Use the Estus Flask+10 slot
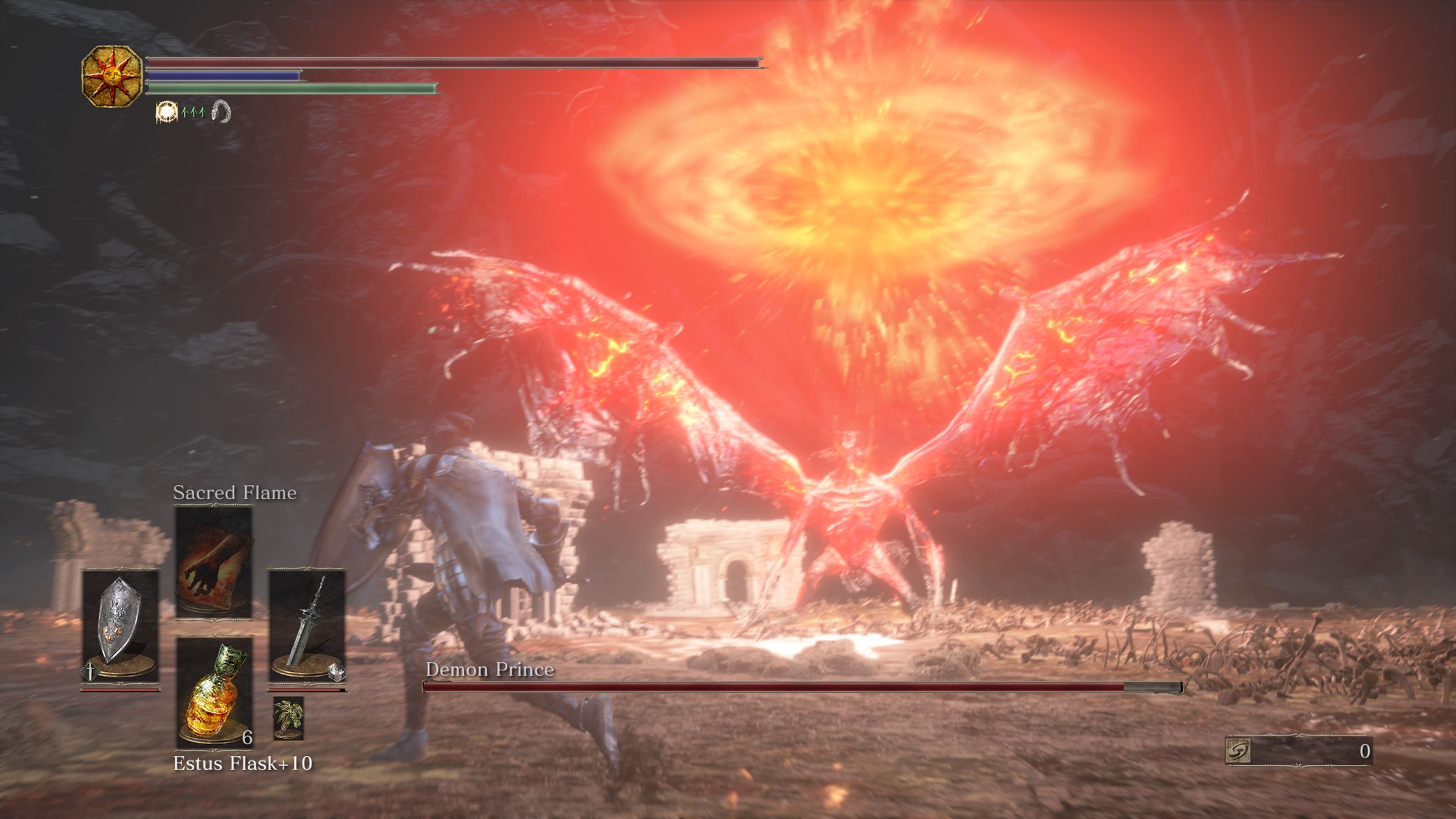1456x819 pixels. 214,692
